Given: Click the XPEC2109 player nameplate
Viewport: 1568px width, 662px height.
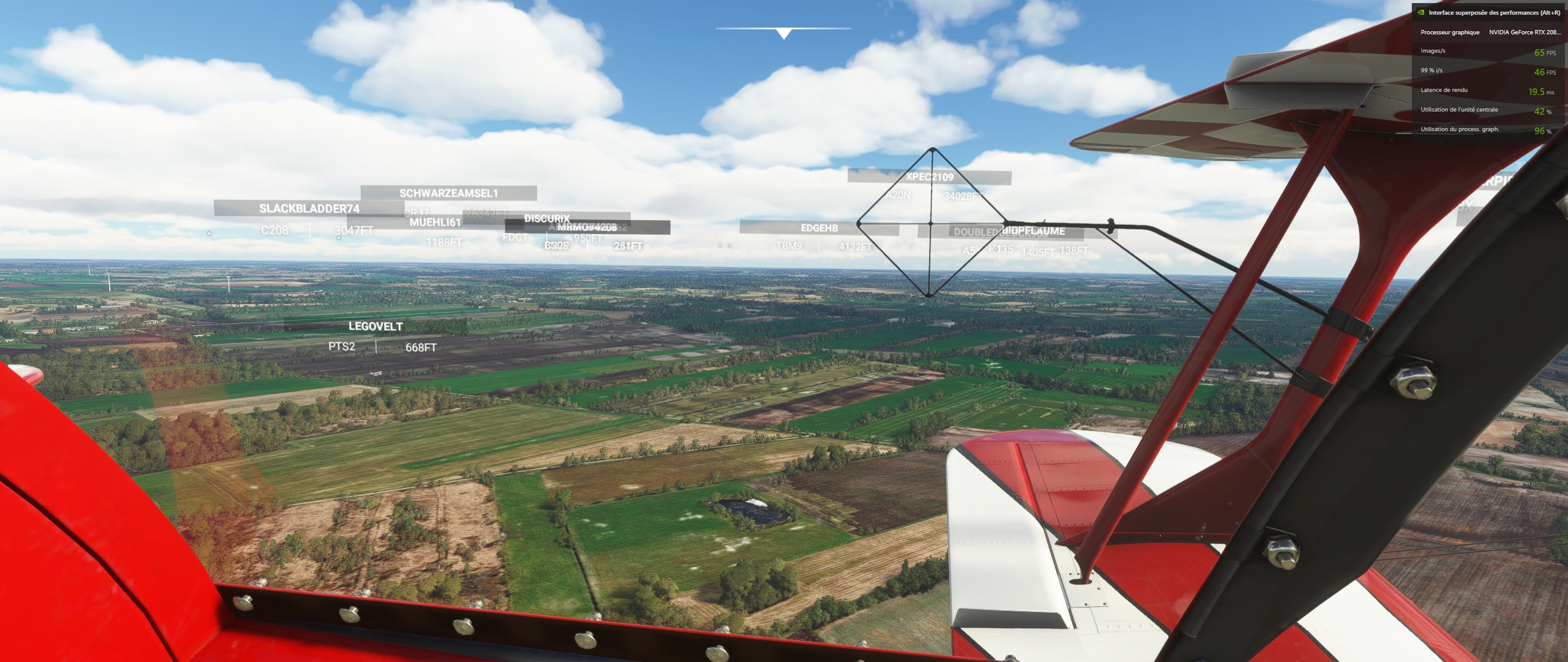Looking at the screenshot, I should click(929, 177).
